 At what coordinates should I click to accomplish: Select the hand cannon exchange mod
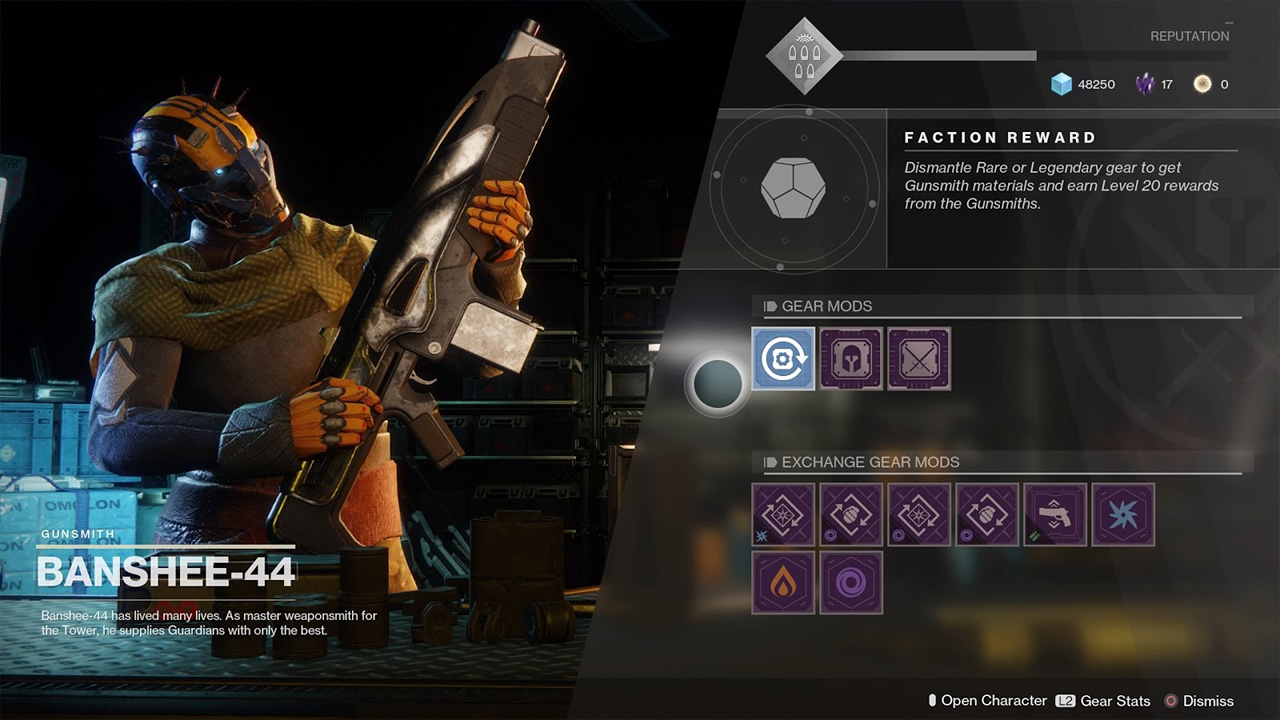coord(1055,514)
